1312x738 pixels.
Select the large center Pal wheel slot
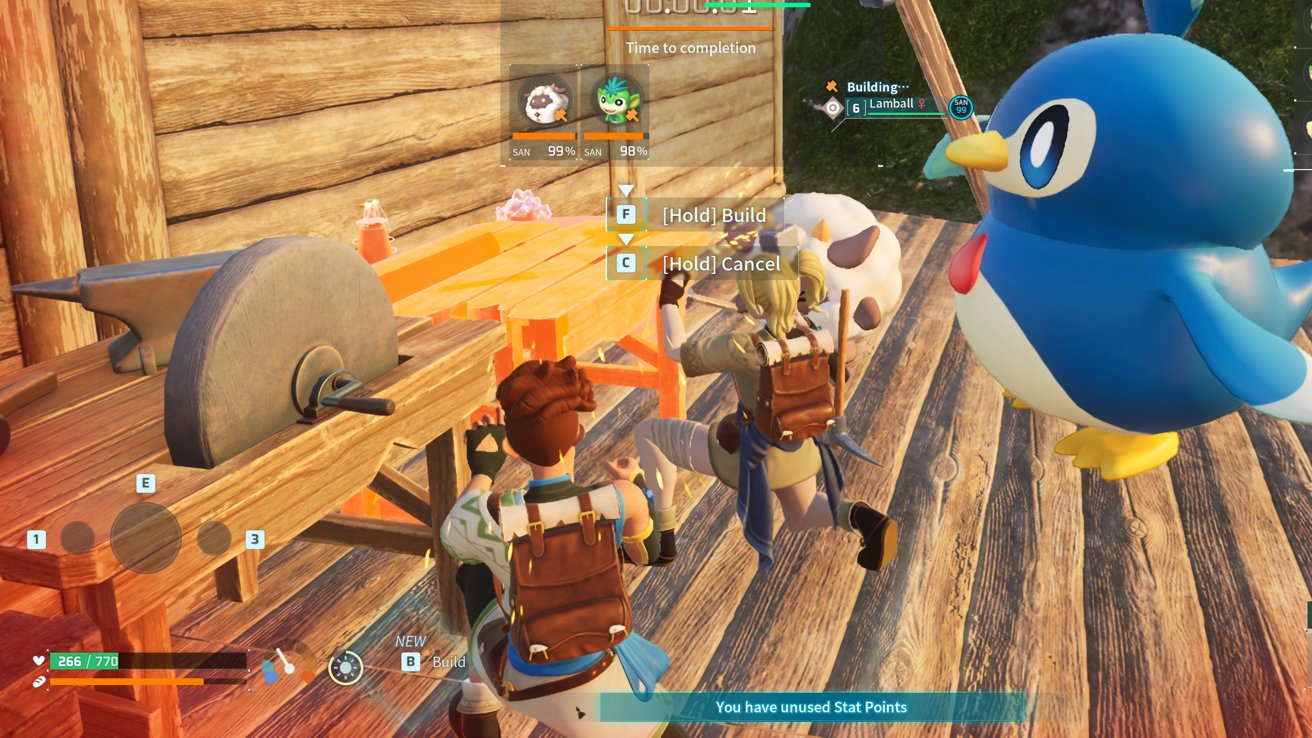(145, 537)
